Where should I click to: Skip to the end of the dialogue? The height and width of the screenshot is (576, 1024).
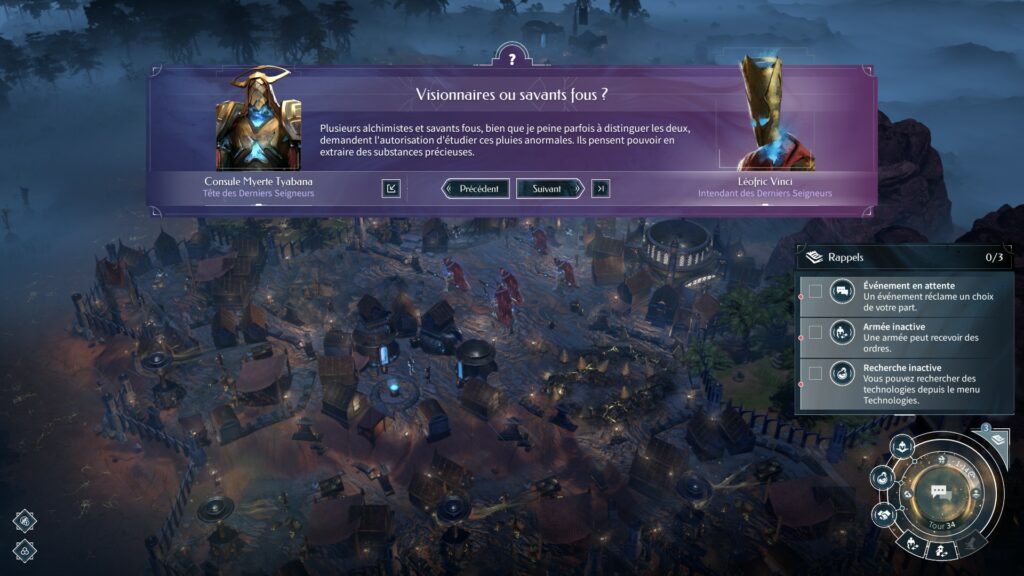[600, 188]
